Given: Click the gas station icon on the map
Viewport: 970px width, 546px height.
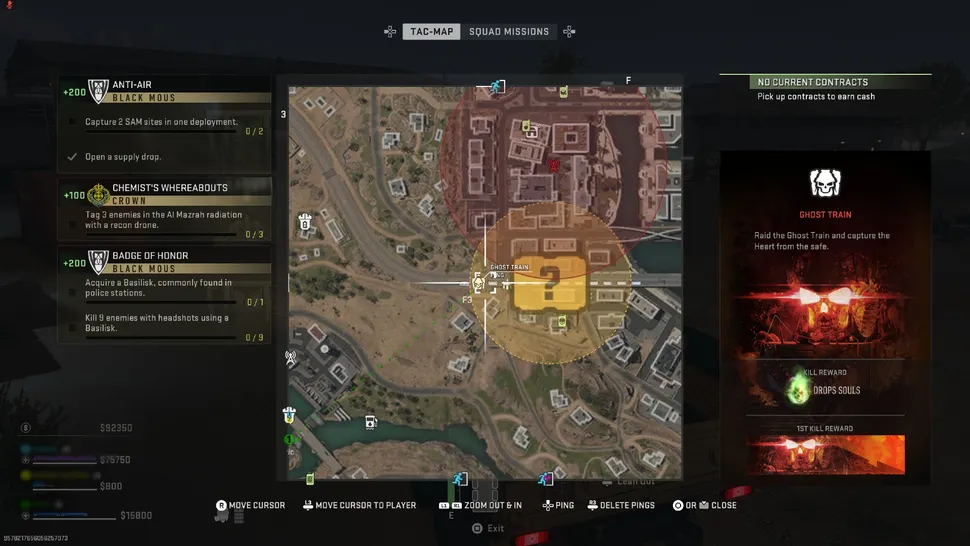Looking at the screenshot, I should coord(371,422).
